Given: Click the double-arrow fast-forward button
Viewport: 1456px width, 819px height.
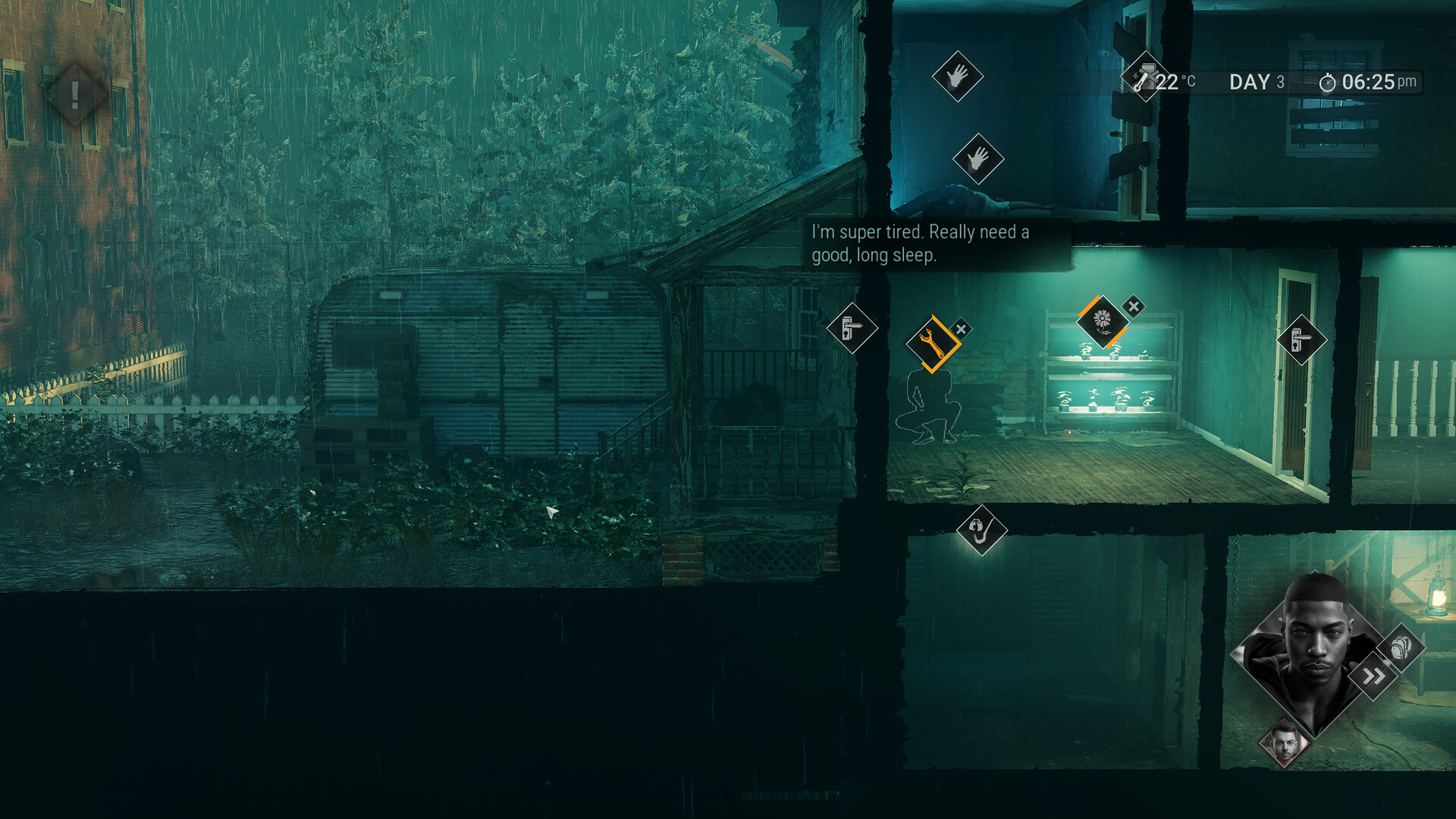Looking at the screenshot, I should [1373, 676].
